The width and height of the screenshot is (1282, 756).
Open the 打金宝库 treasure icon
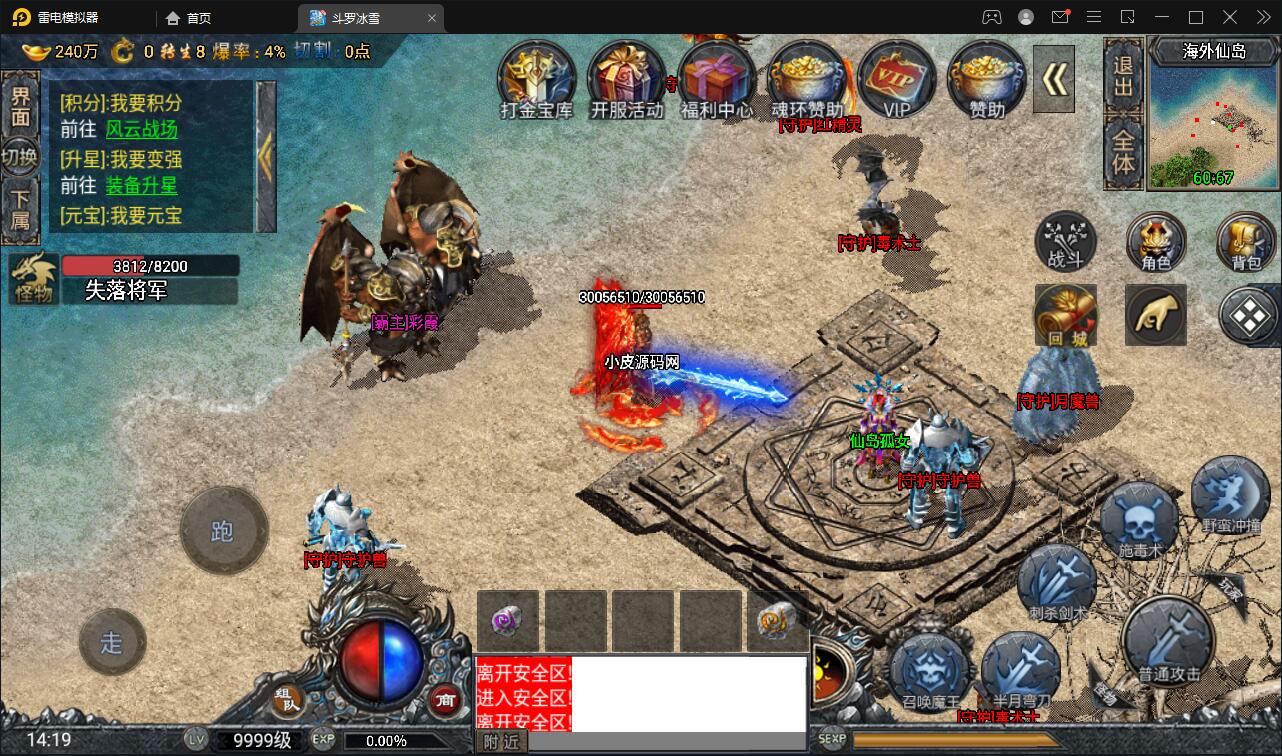[x=536, y=78]
